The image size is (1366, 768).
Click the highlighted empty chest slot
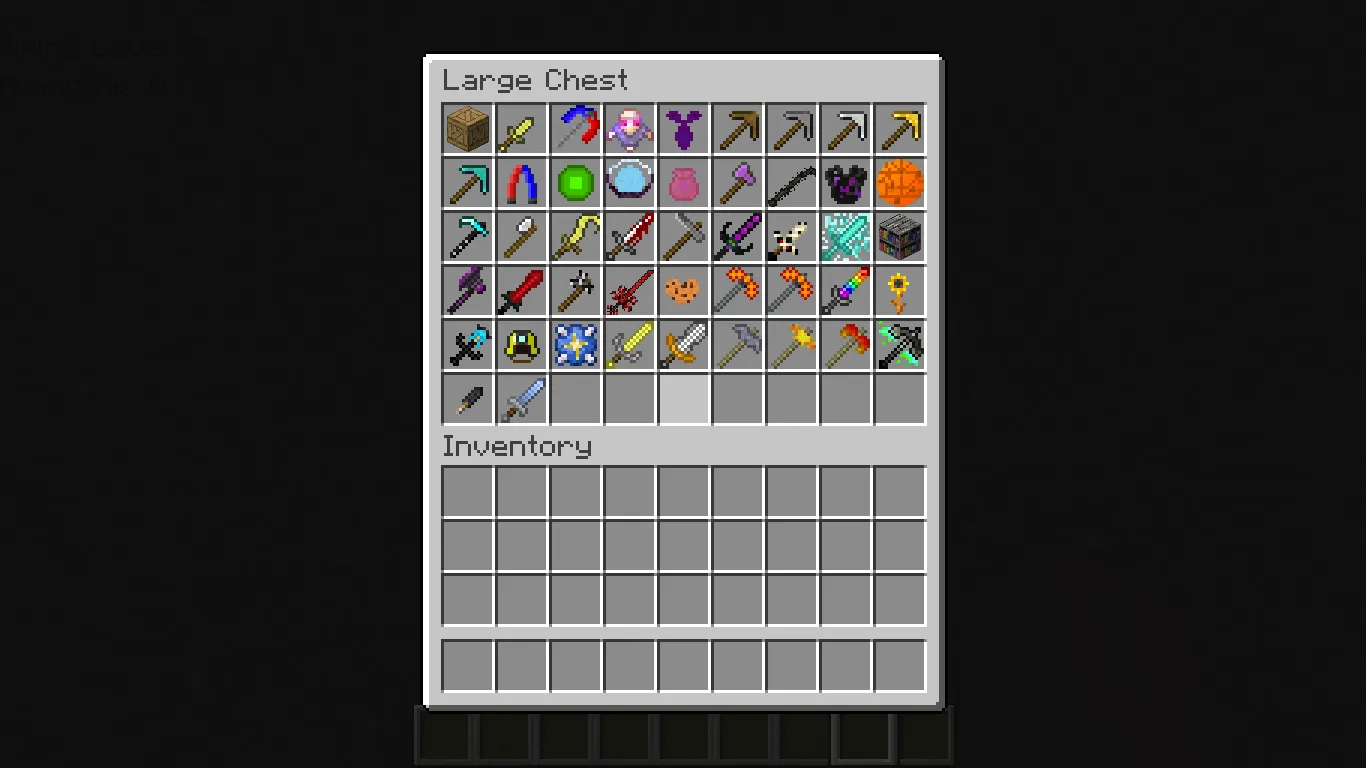tap(683, 399)
